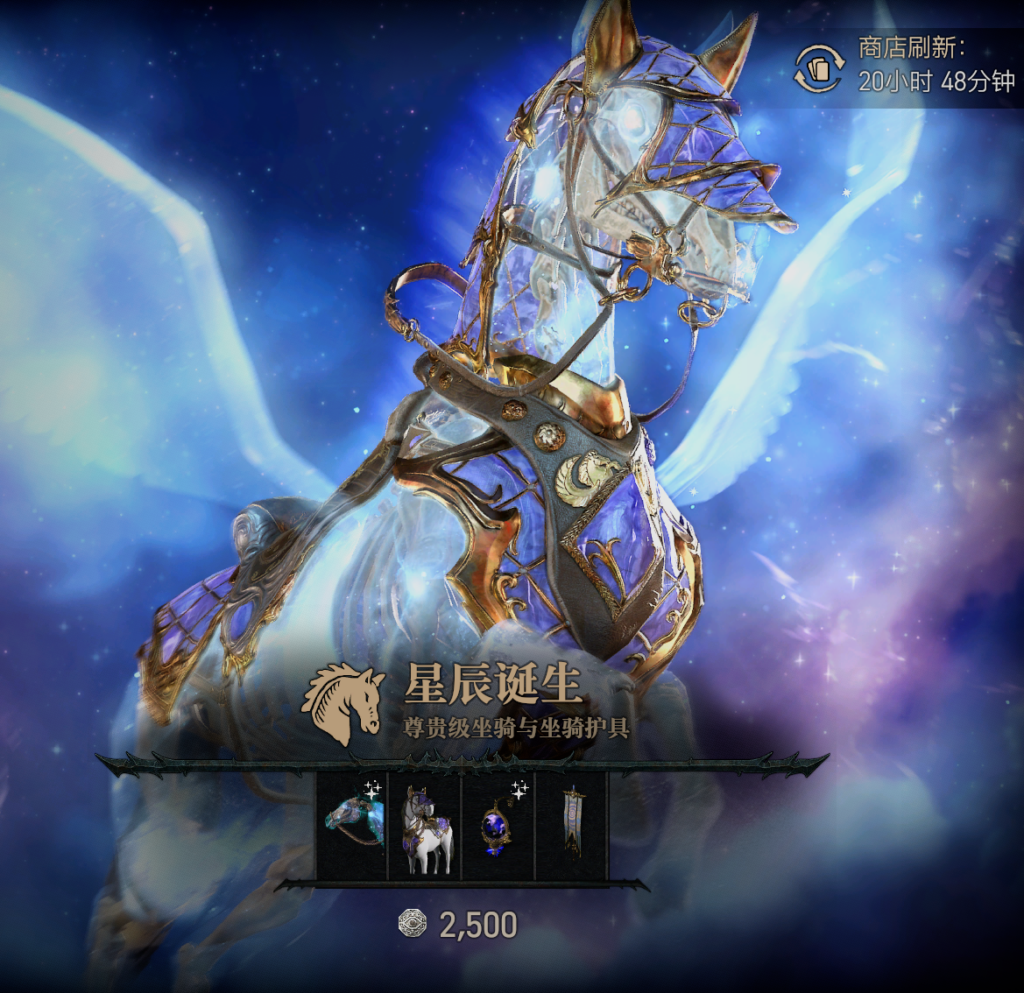Click the shop refresh icon

point(819,68)
